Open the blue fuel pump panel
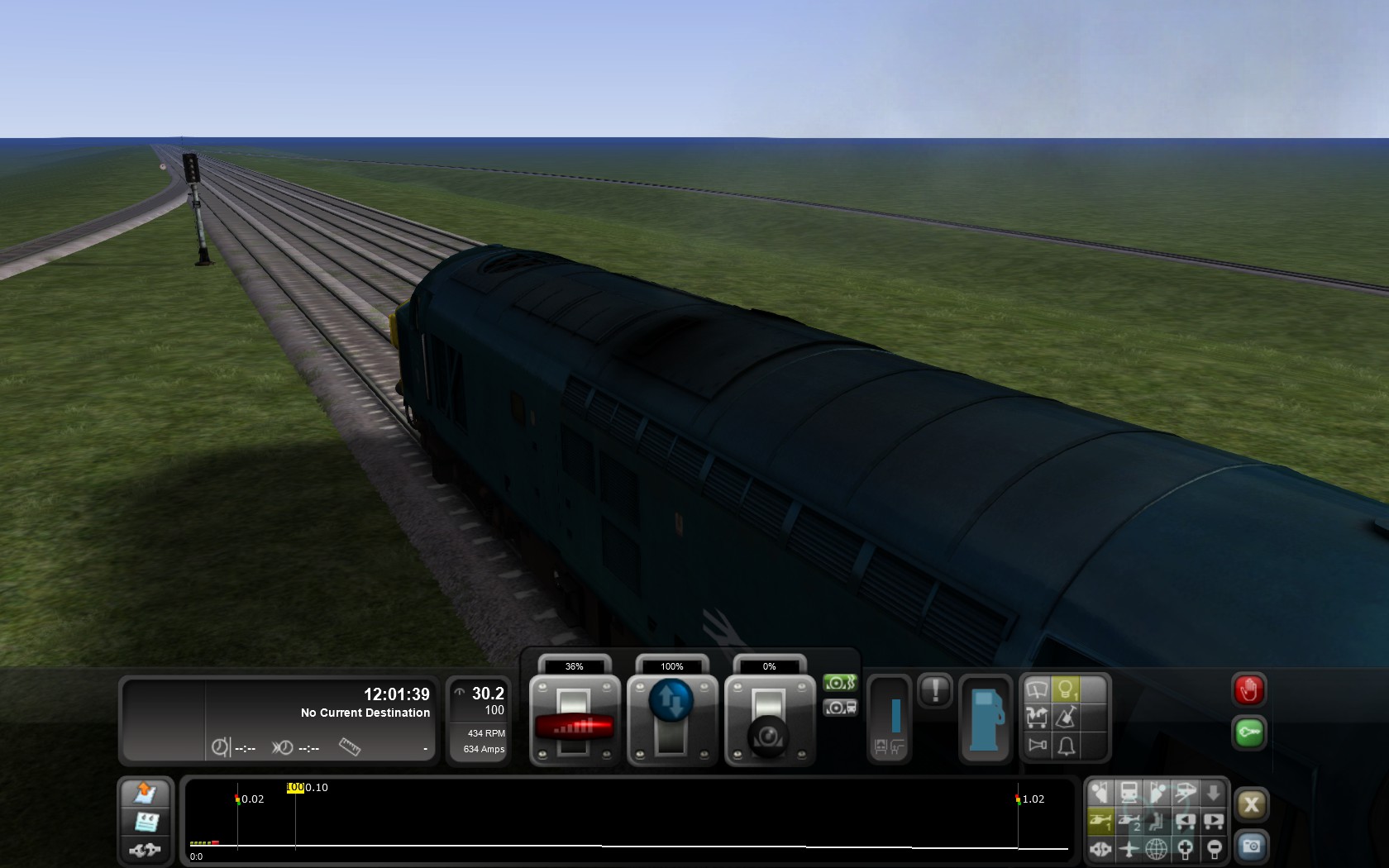 (986, 718)
